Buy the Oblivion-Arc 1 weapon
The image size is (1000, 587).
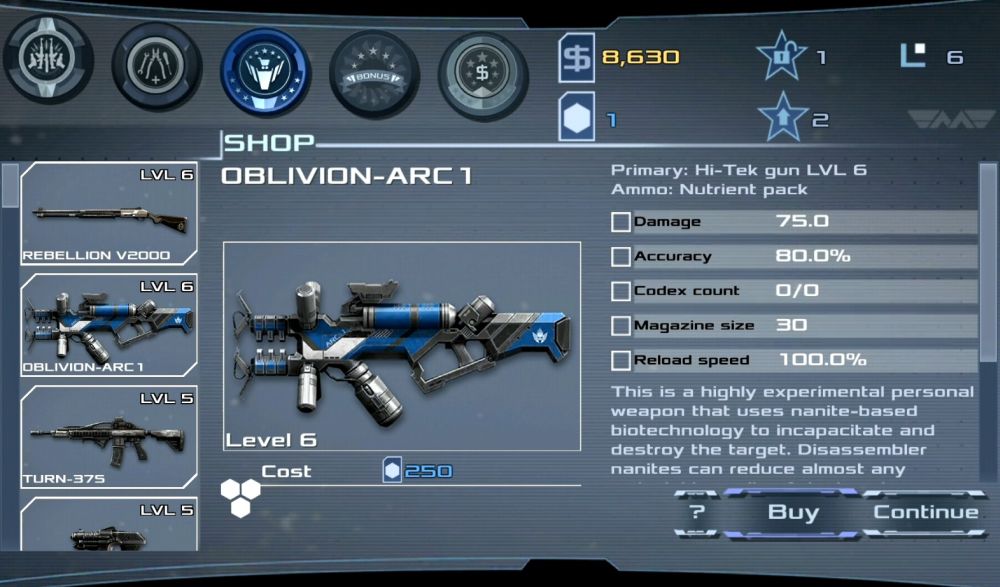(793, 513)
